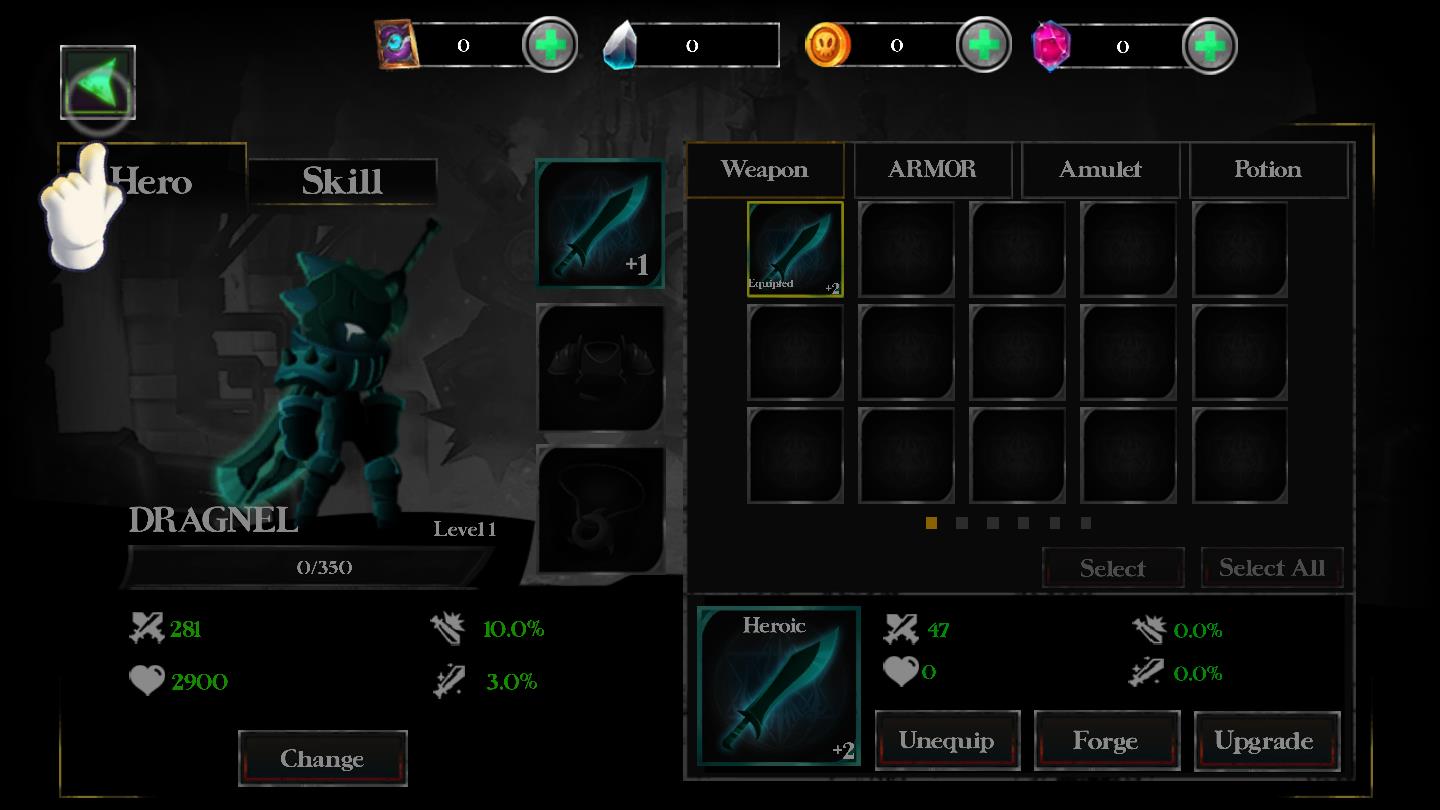Image resolution: width=1440 pixels, height=810 pixels.
Task: Go back with the green arrow button
Action: click(x=98, y=82)
